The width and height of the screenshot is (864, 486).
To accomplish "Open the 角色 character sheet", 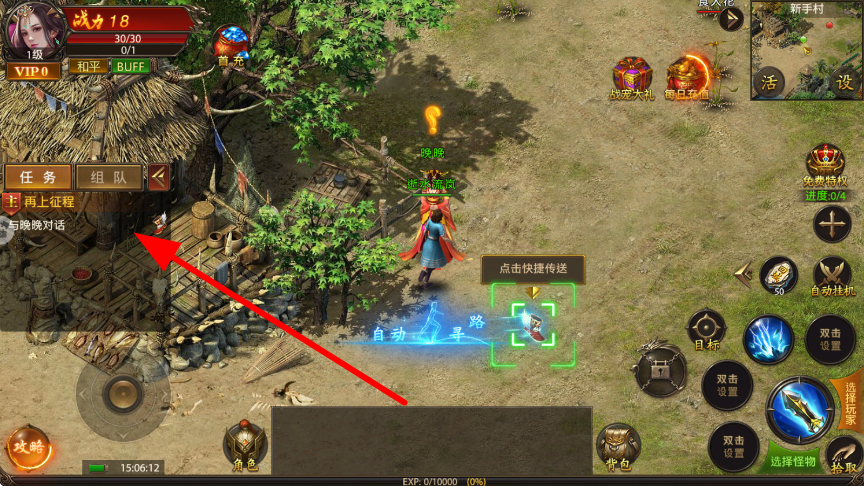I will tap(245, 446).
